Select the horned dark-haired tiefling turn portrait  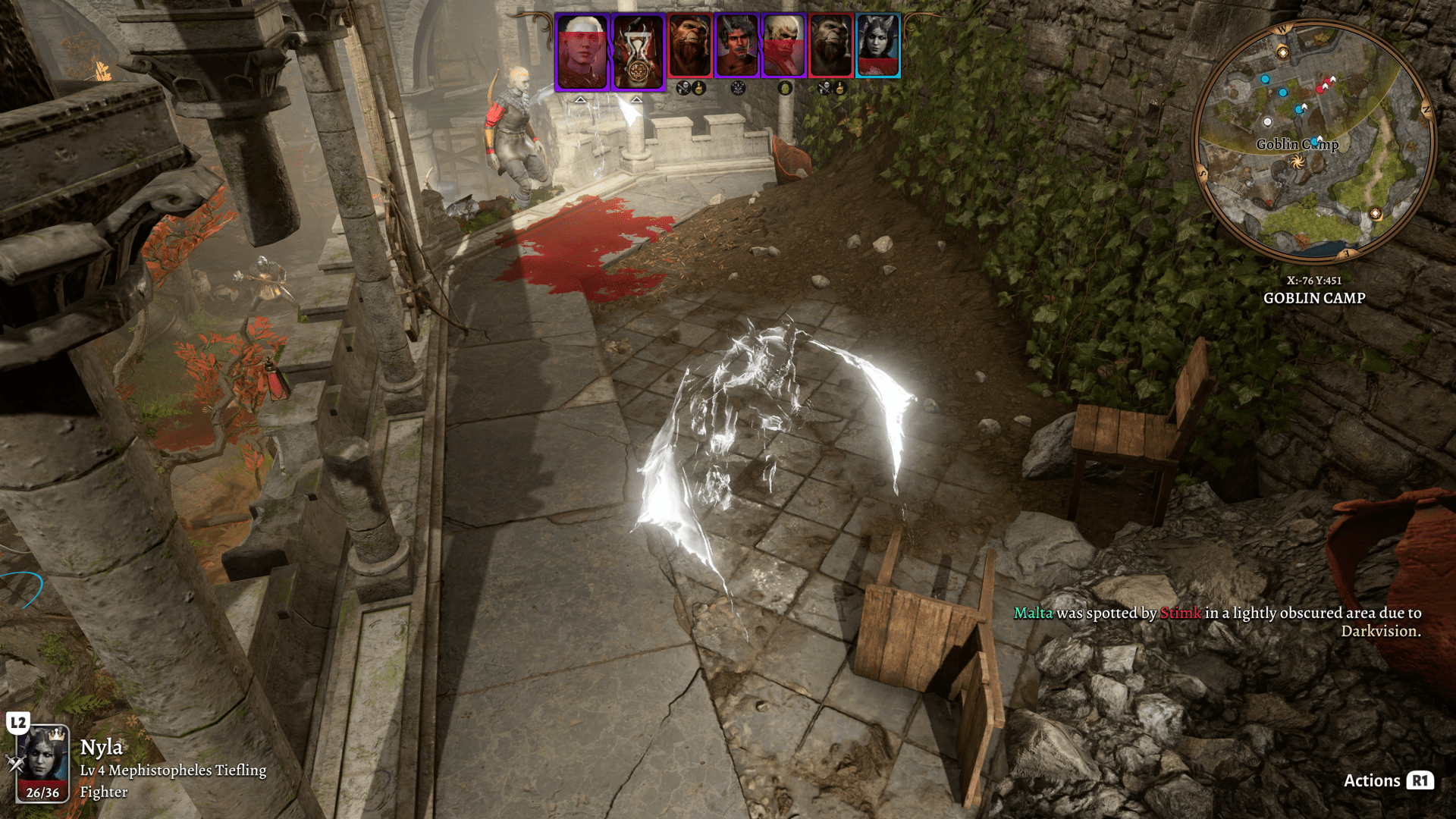click(x=736, y=45)
